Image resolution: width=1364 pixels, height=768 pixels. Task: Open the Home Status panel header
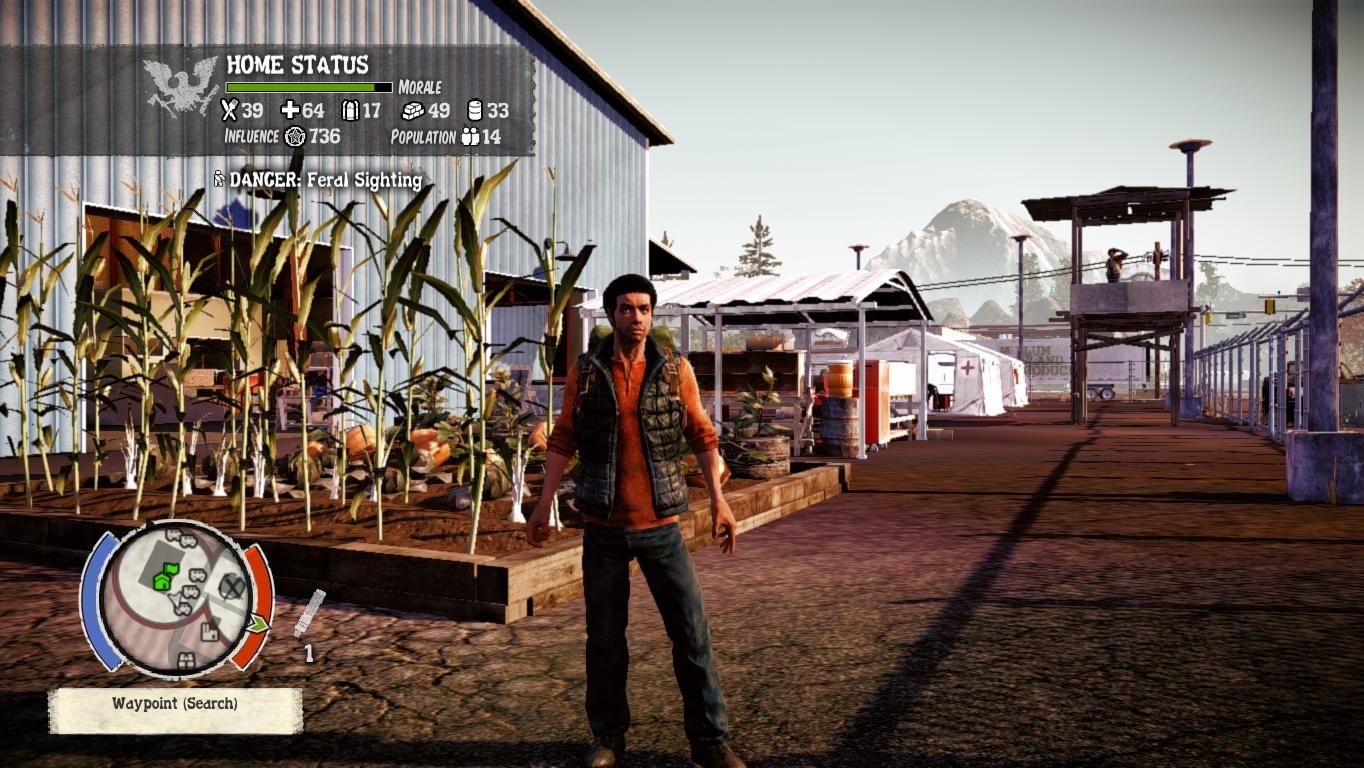click(x=297, y=65)
